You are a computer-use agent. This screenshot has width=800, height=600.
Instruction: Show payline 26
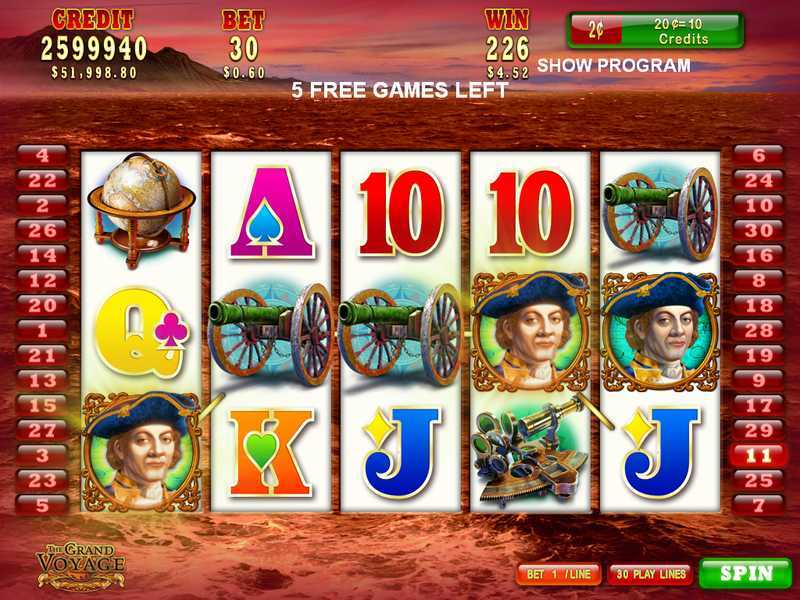[x=43, y=230]
